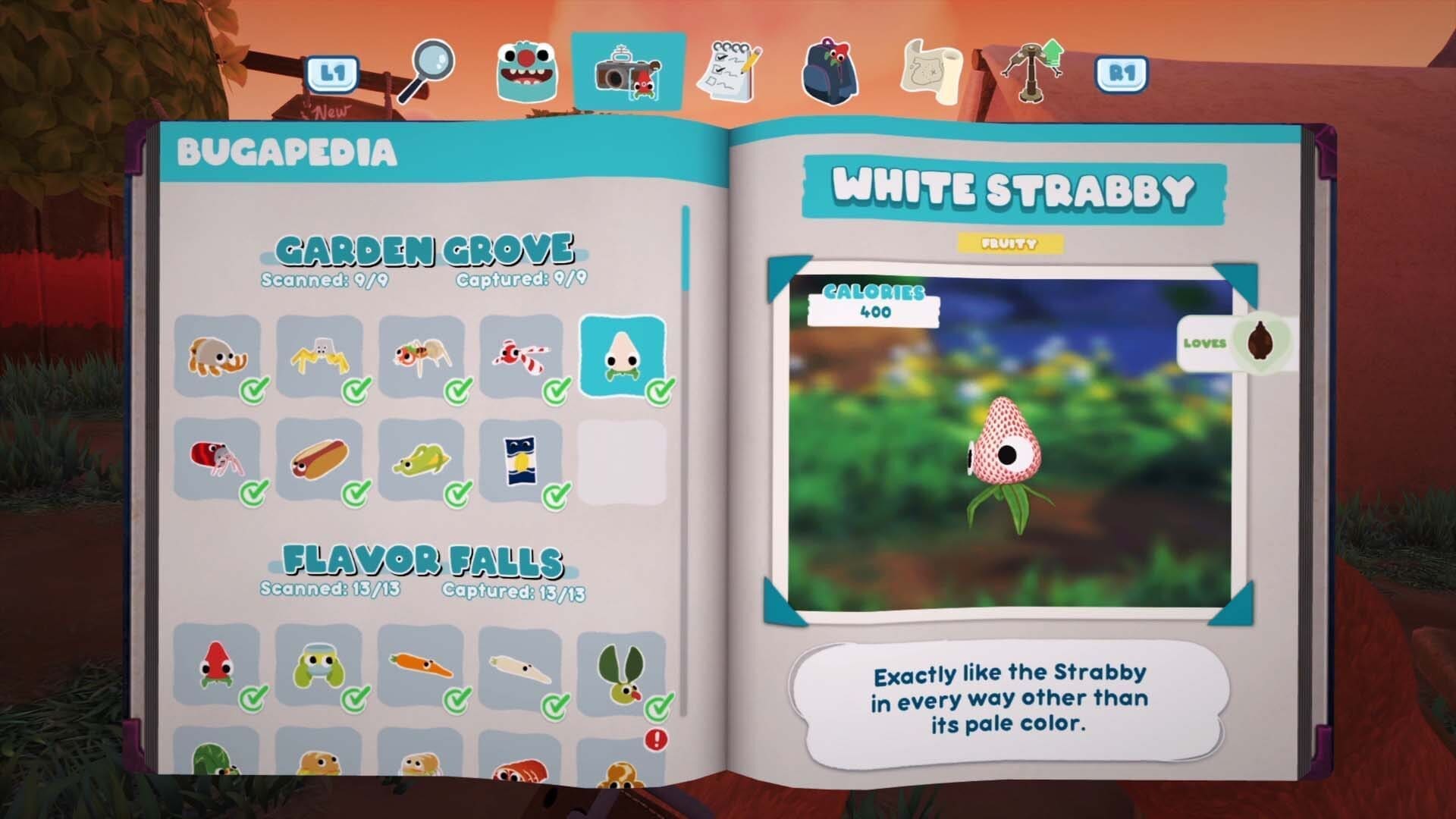
Task: View the red strawberry Strabby entry
Action: (216, 665)
